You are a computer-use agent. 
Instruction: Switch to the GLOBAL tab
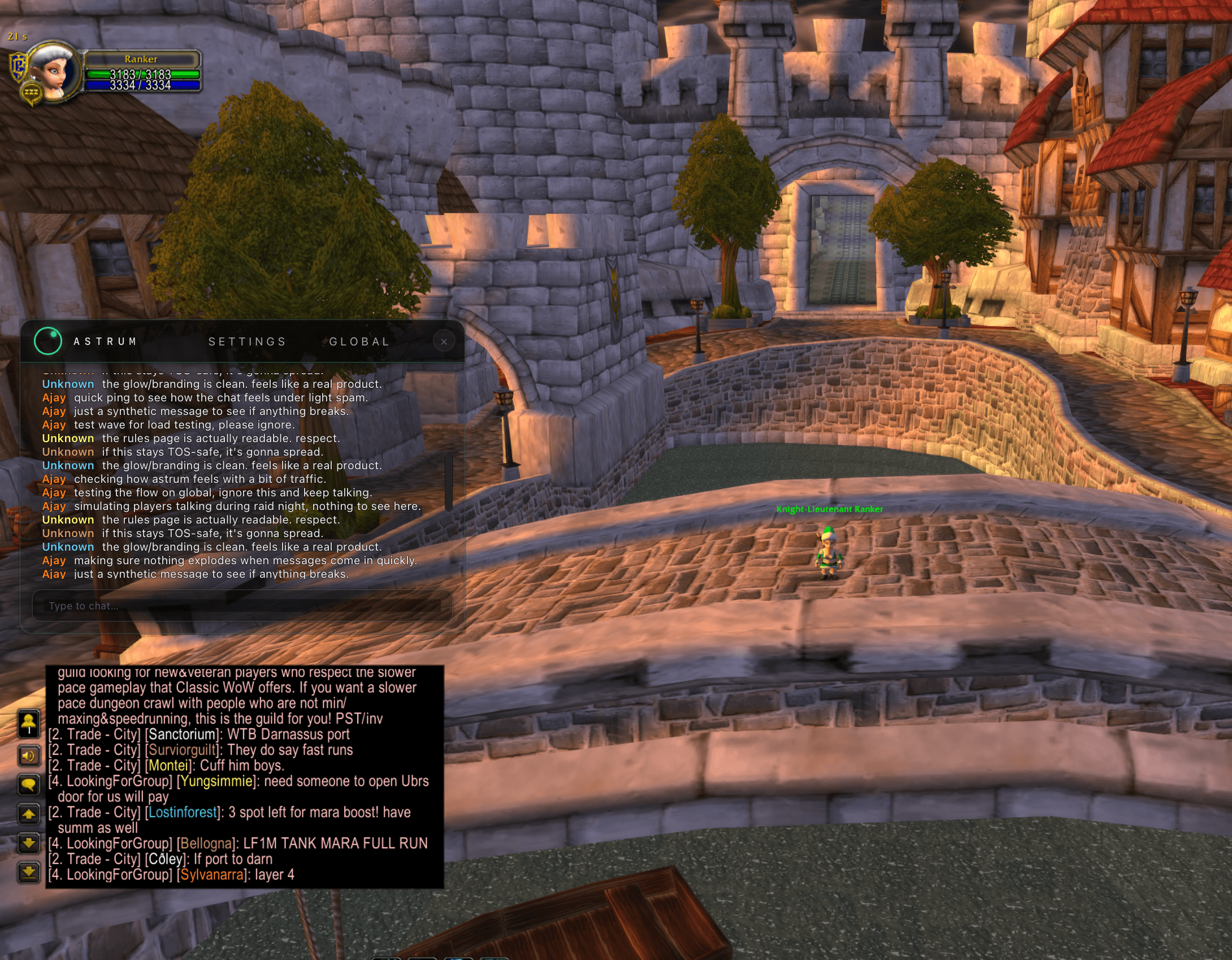pyautogui.click(x=357, y=341)
